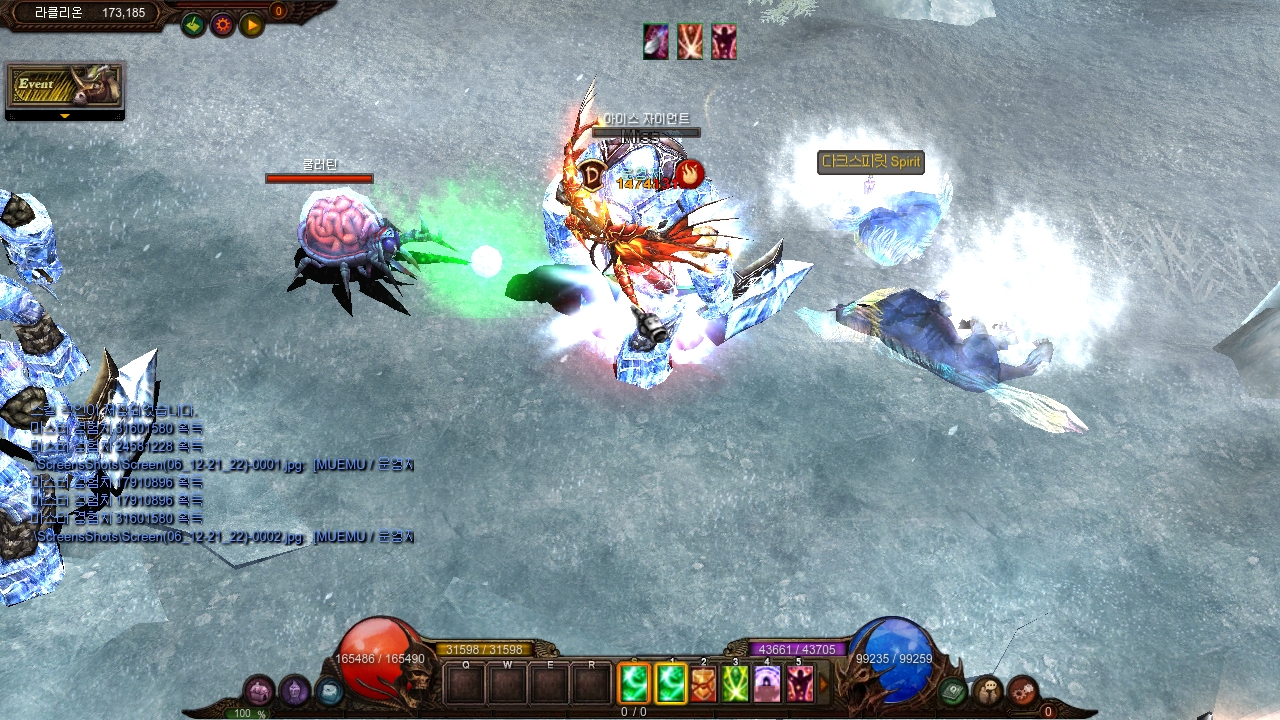
Task: Click the arrow right of the skill bar
Action: coord(824,685)
